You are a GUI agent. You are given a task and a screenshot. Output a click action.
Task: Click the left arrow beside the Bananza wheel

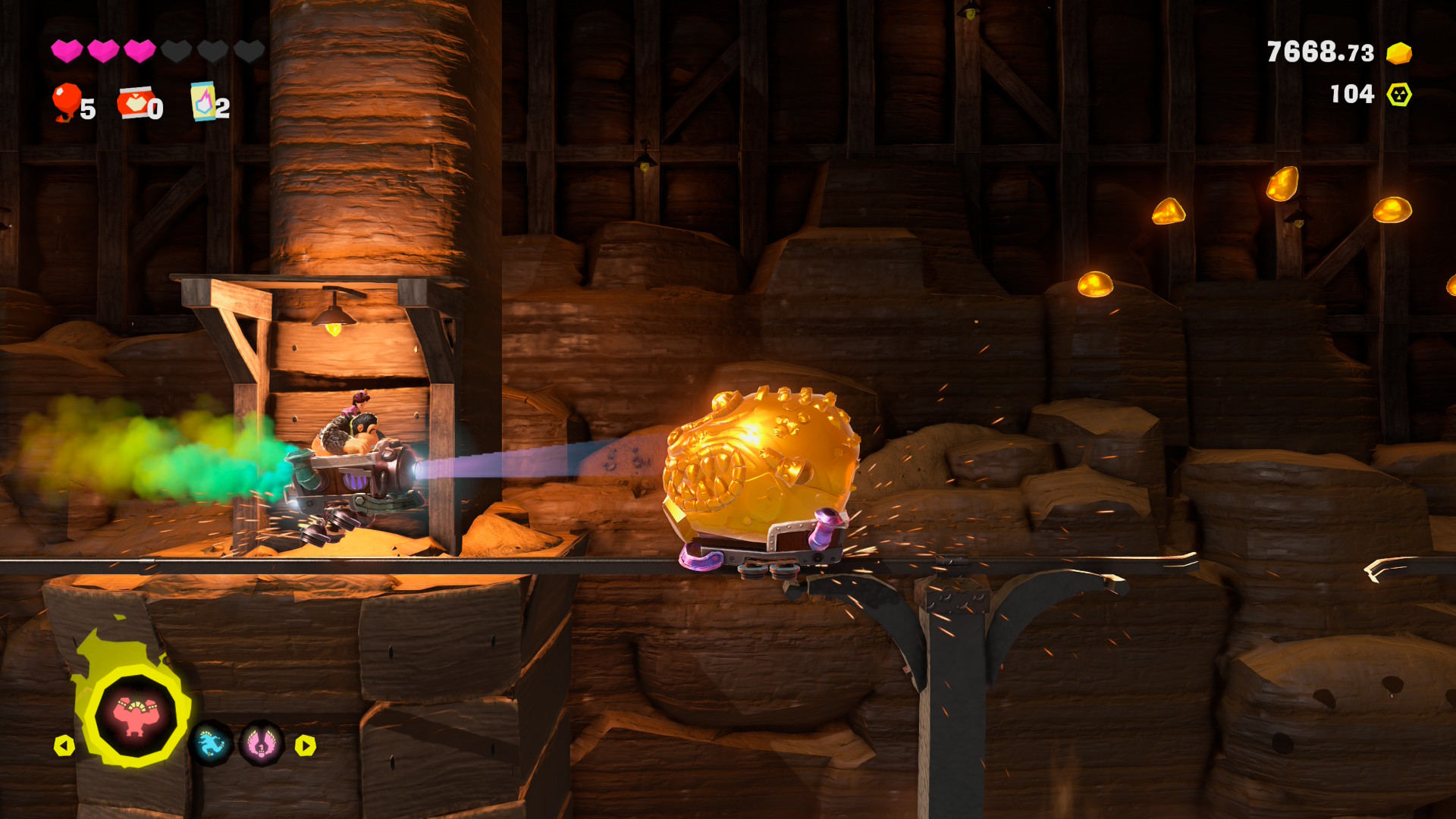coord(64,745)
